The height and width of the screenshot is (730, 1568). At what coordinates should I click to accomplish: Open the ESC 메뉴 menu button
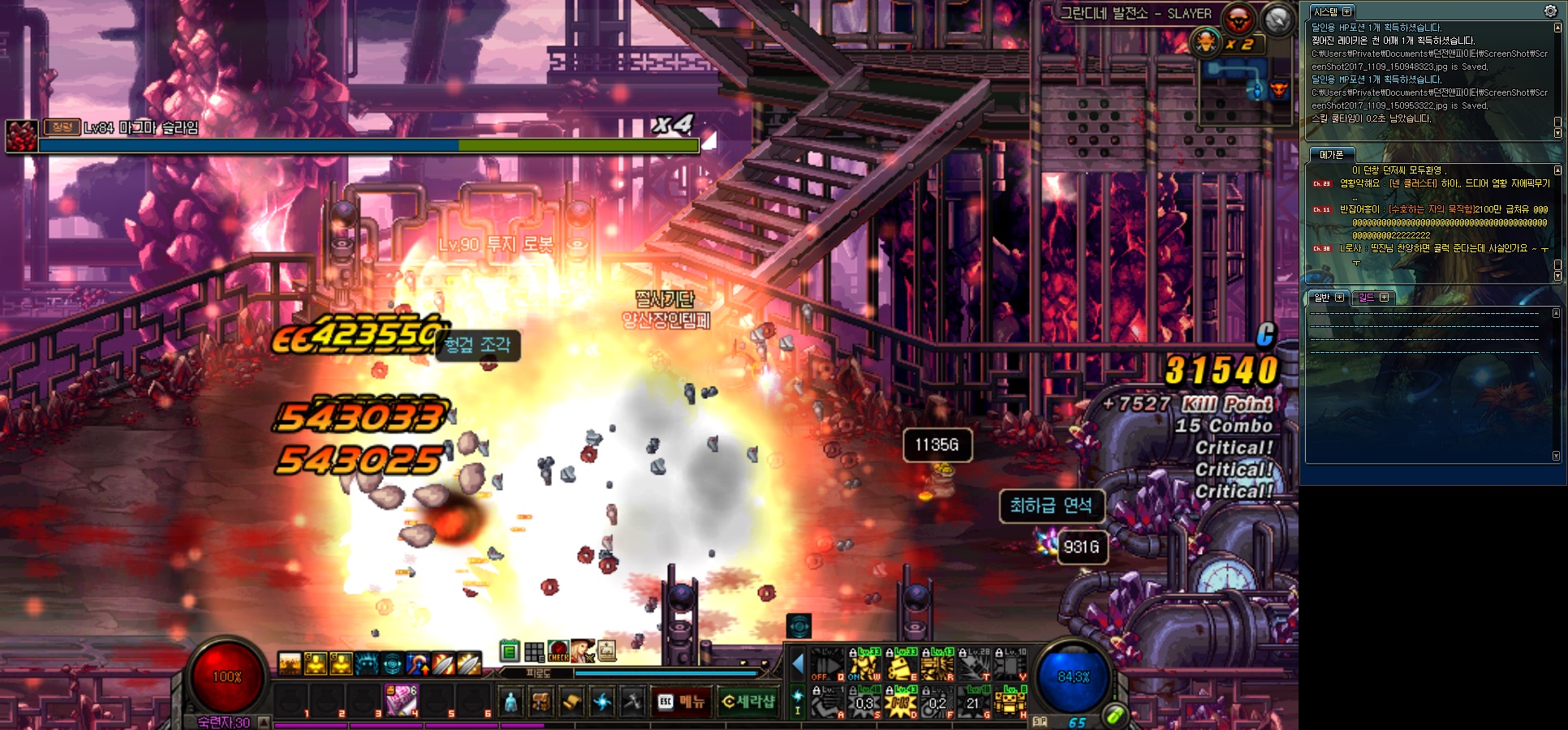(x=681, y=702)
